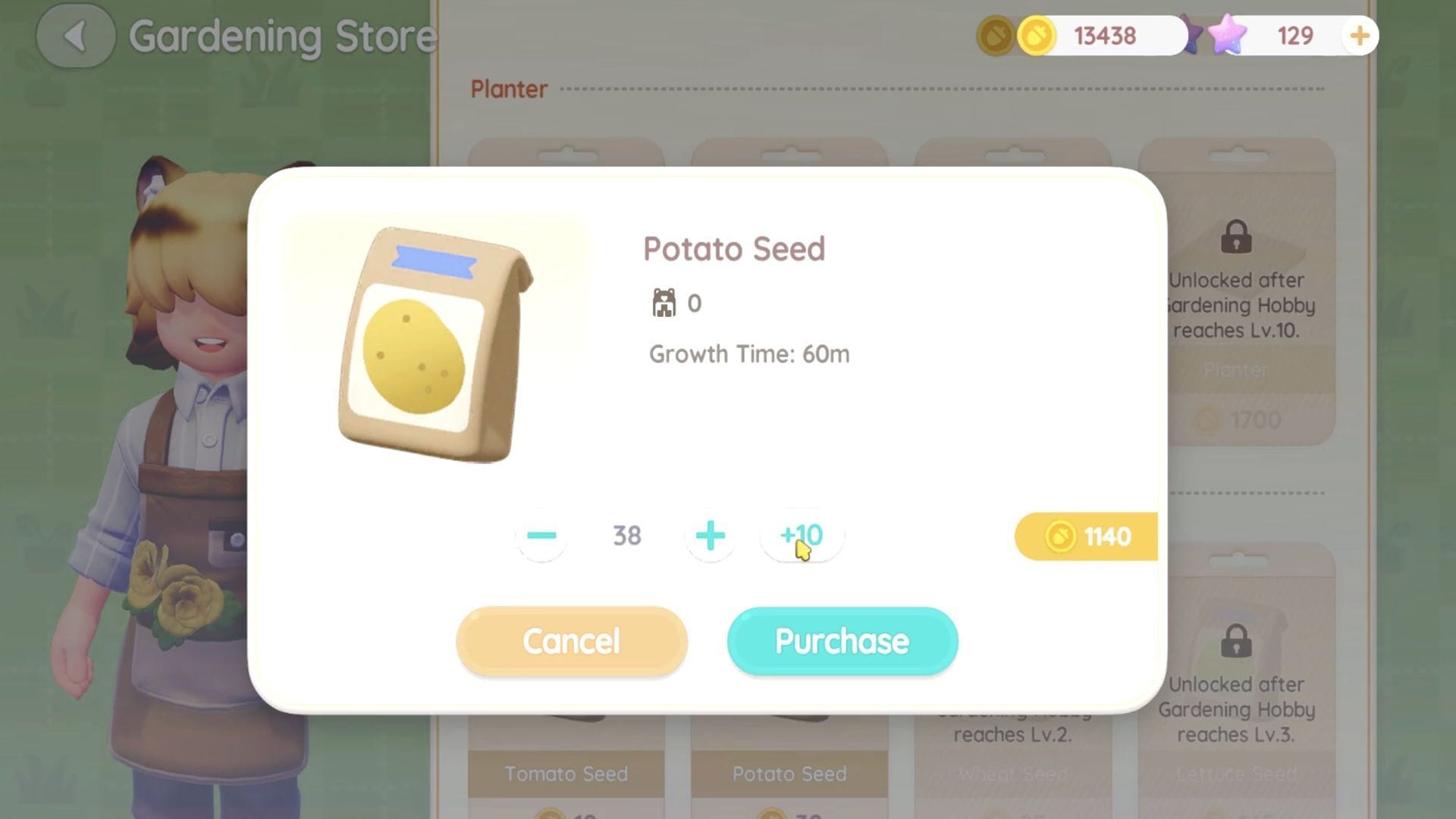Decrease seed quantity with the minus button

[541, 535]
